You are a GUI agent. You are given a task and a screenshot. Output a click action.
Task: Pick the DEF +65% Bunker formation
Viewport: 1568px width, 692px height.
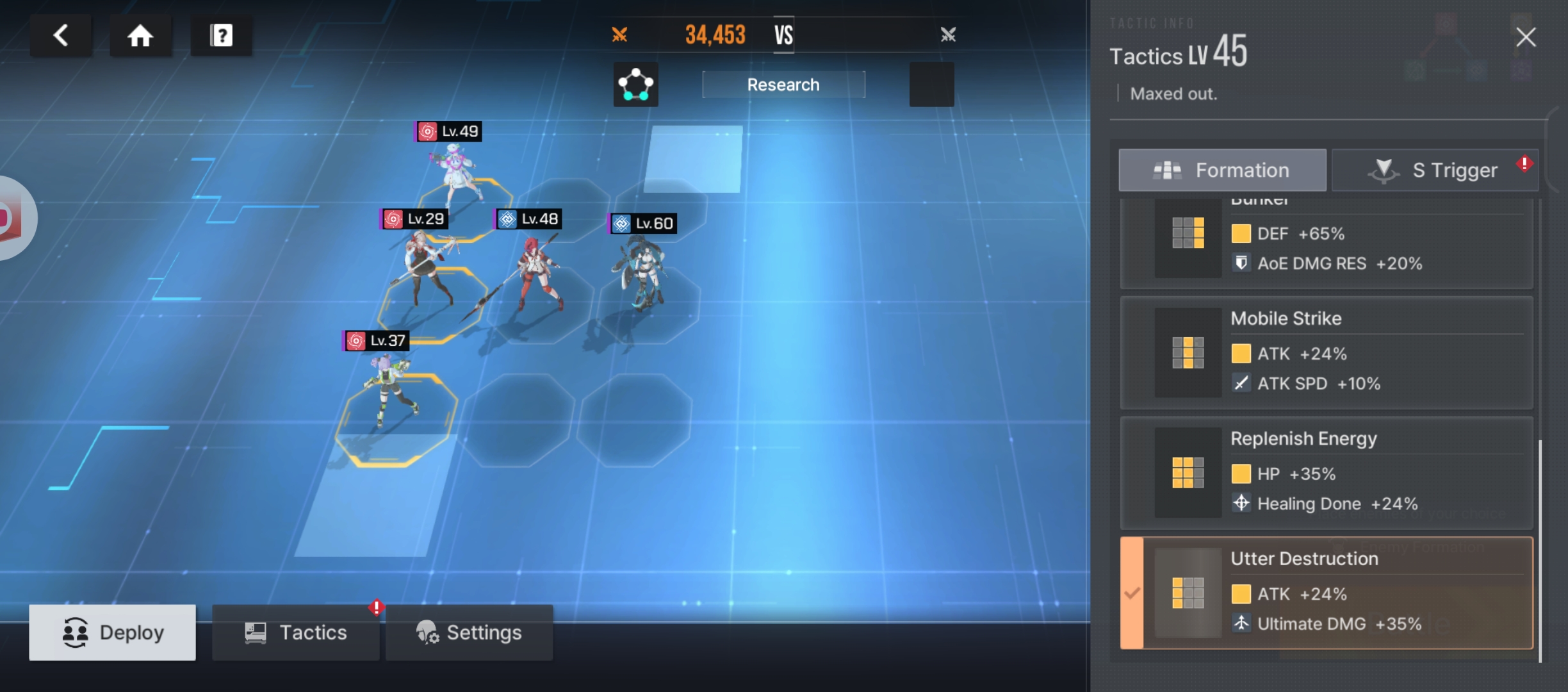point(1326,243)
